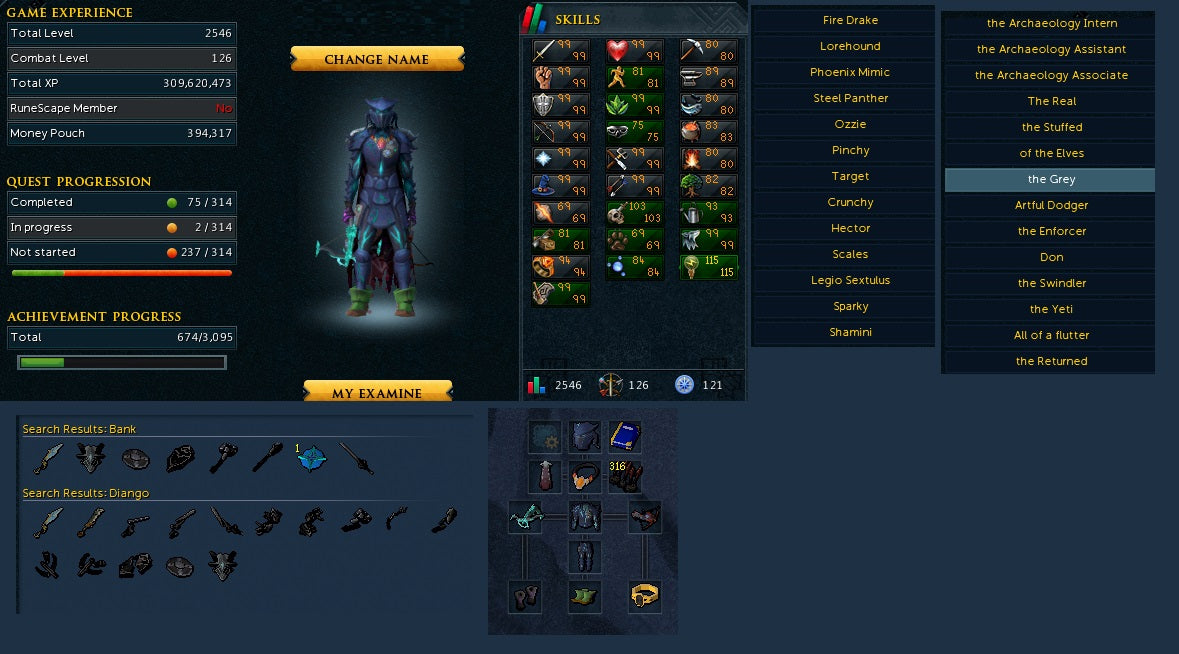Open the Change Name button
The height and width of the screenshot is (654, 1179).
(x=377, y=59)
